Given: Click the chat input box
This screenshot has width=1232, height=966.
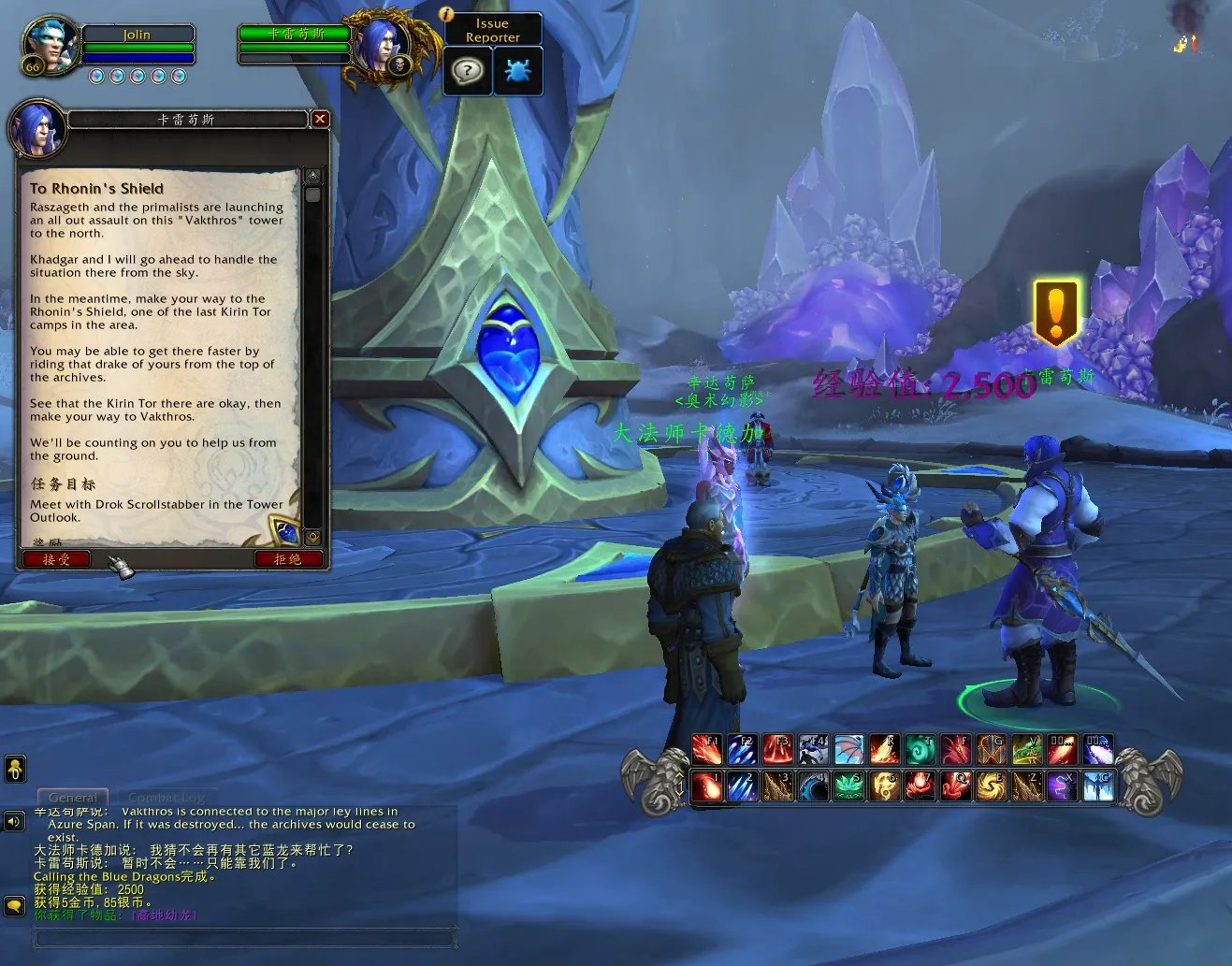Looking at the screenshot, I should tap(245, 936).
